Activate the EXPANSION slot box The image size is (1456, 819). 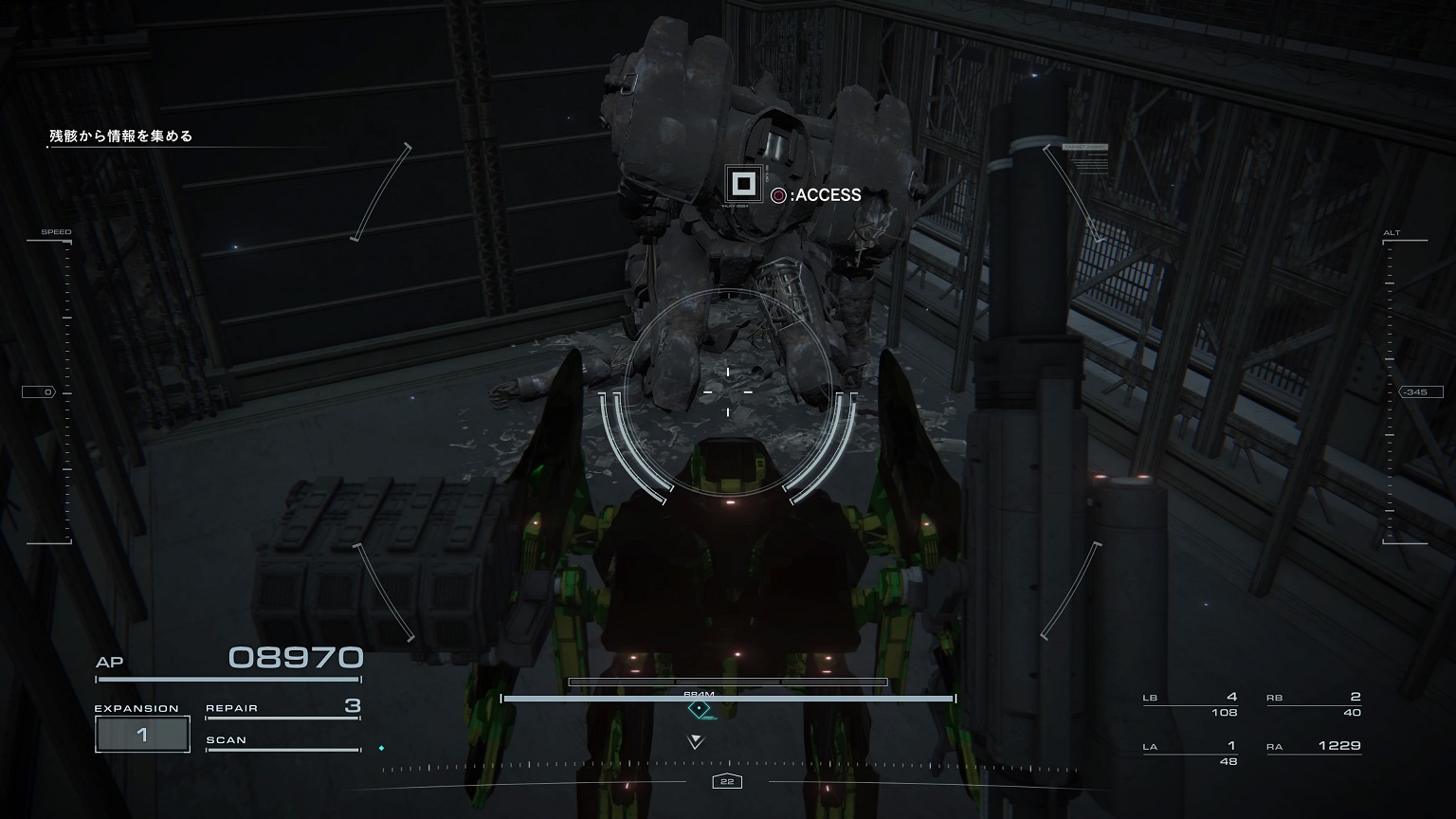(142, 735)
